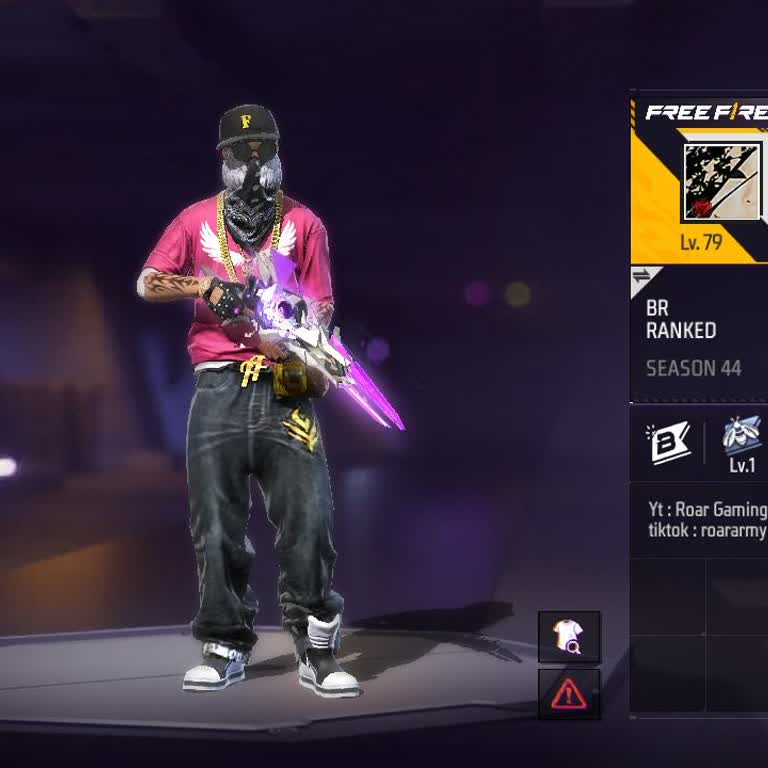
Task: Click the Lv.1 bee icon
Action: (x=742, y=443)
